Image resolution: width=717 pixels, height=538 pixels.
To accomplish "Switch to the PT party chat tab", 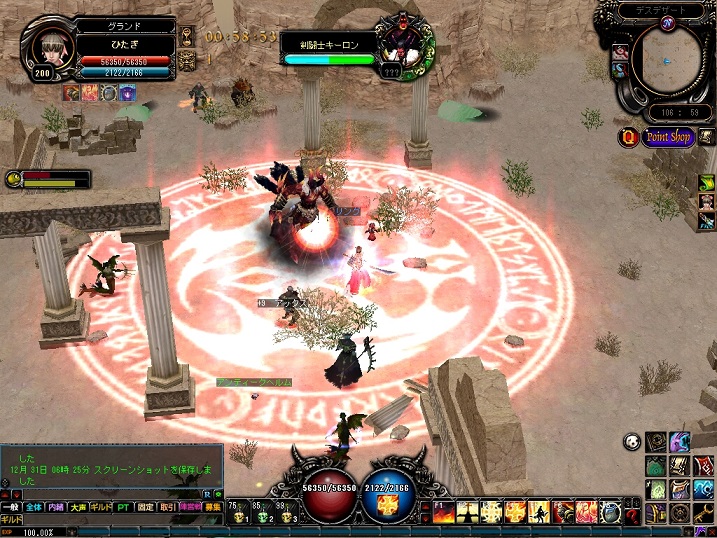I will tap(122, 508).
